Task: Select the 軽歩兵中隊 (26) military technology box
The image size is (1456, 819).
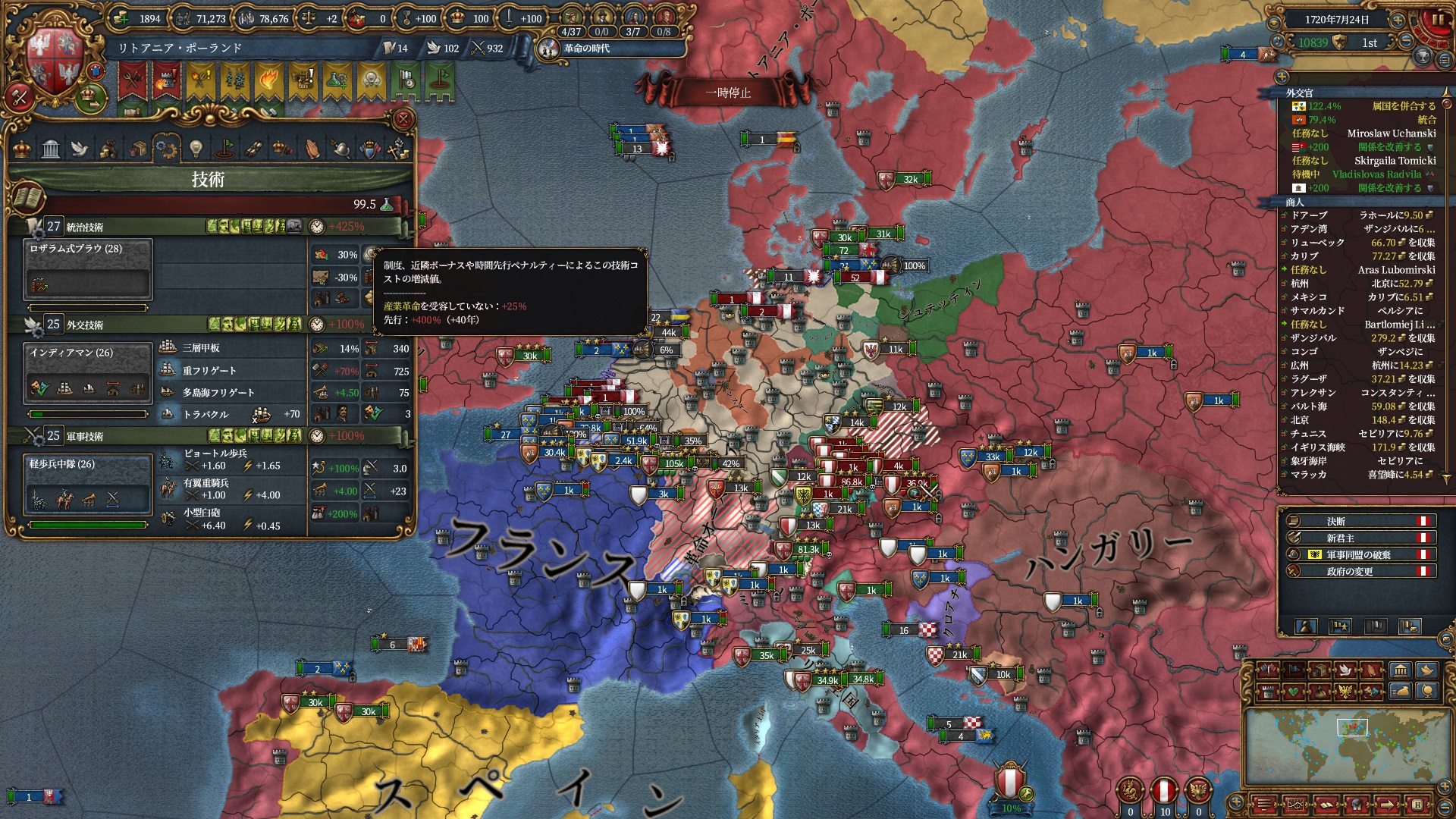Action: coord(88,484)
